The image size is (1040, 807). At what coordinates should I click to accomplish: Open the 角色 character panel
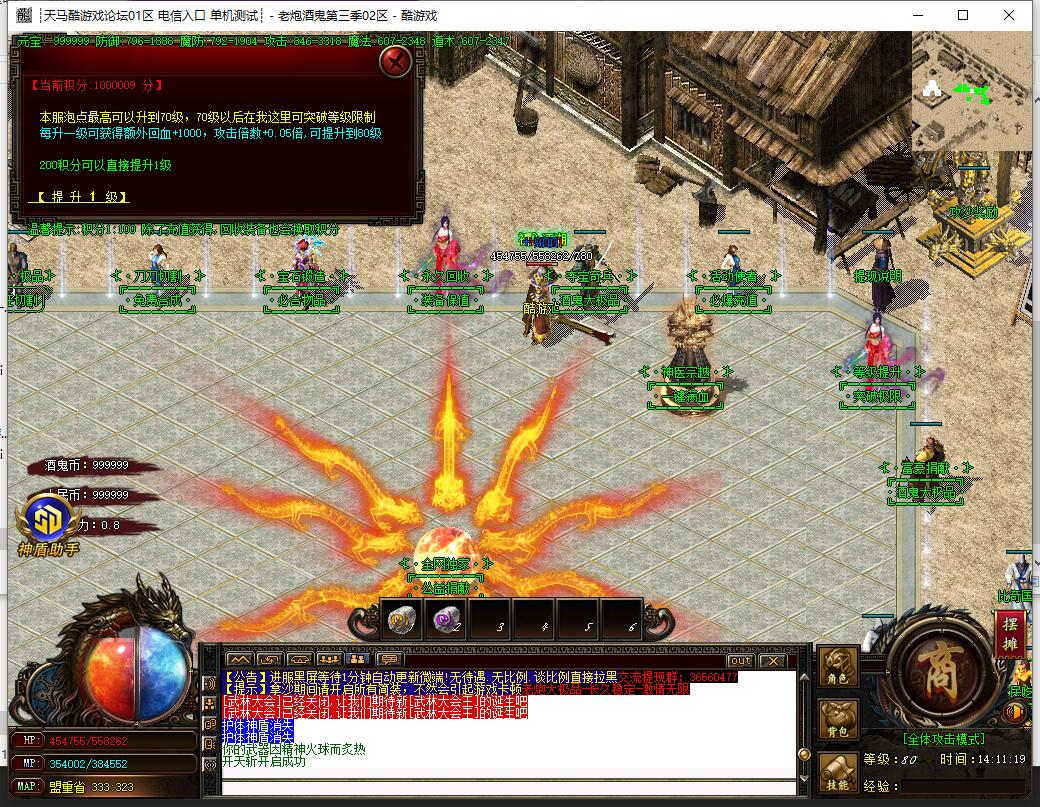click(838, 667)
